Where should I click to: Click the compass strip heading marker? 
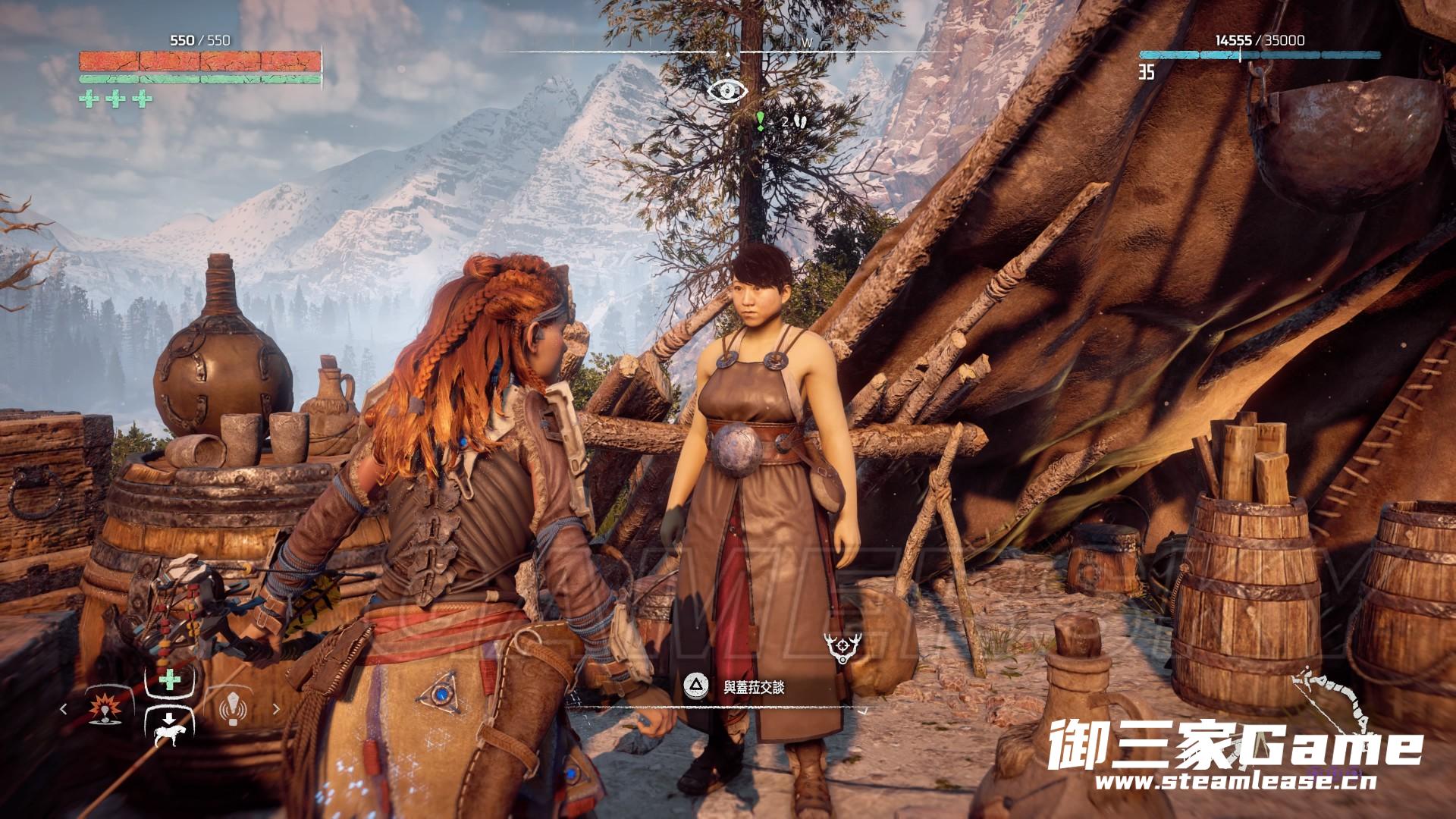click(x=728, y=55)
